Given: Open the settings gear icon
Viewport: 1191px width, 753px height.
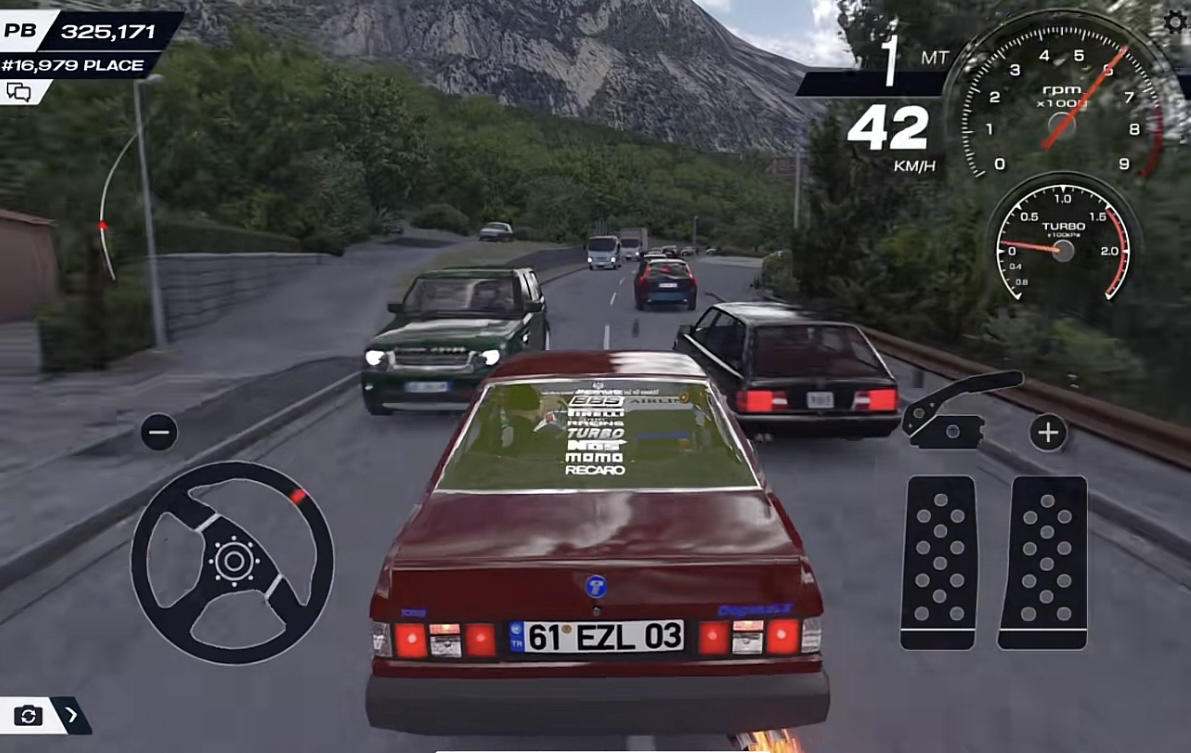Looking at the screenshot, I should click(1176, 22).
